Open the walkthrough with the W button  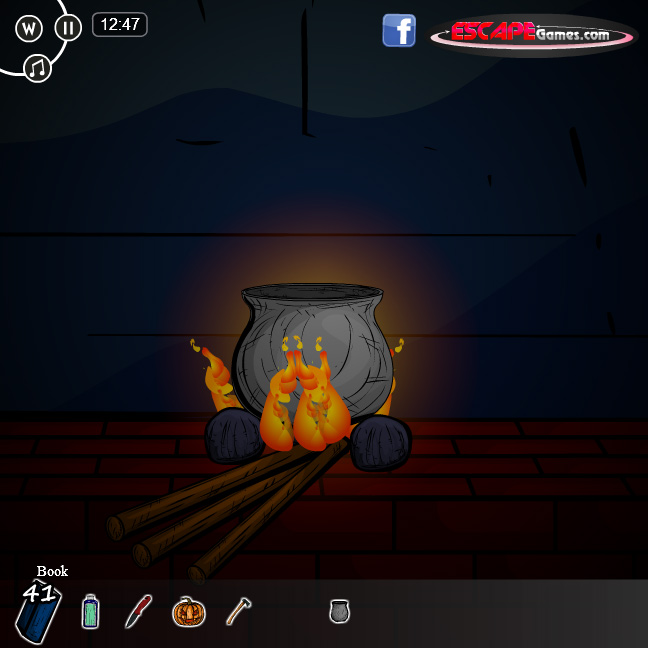point(30,27)
